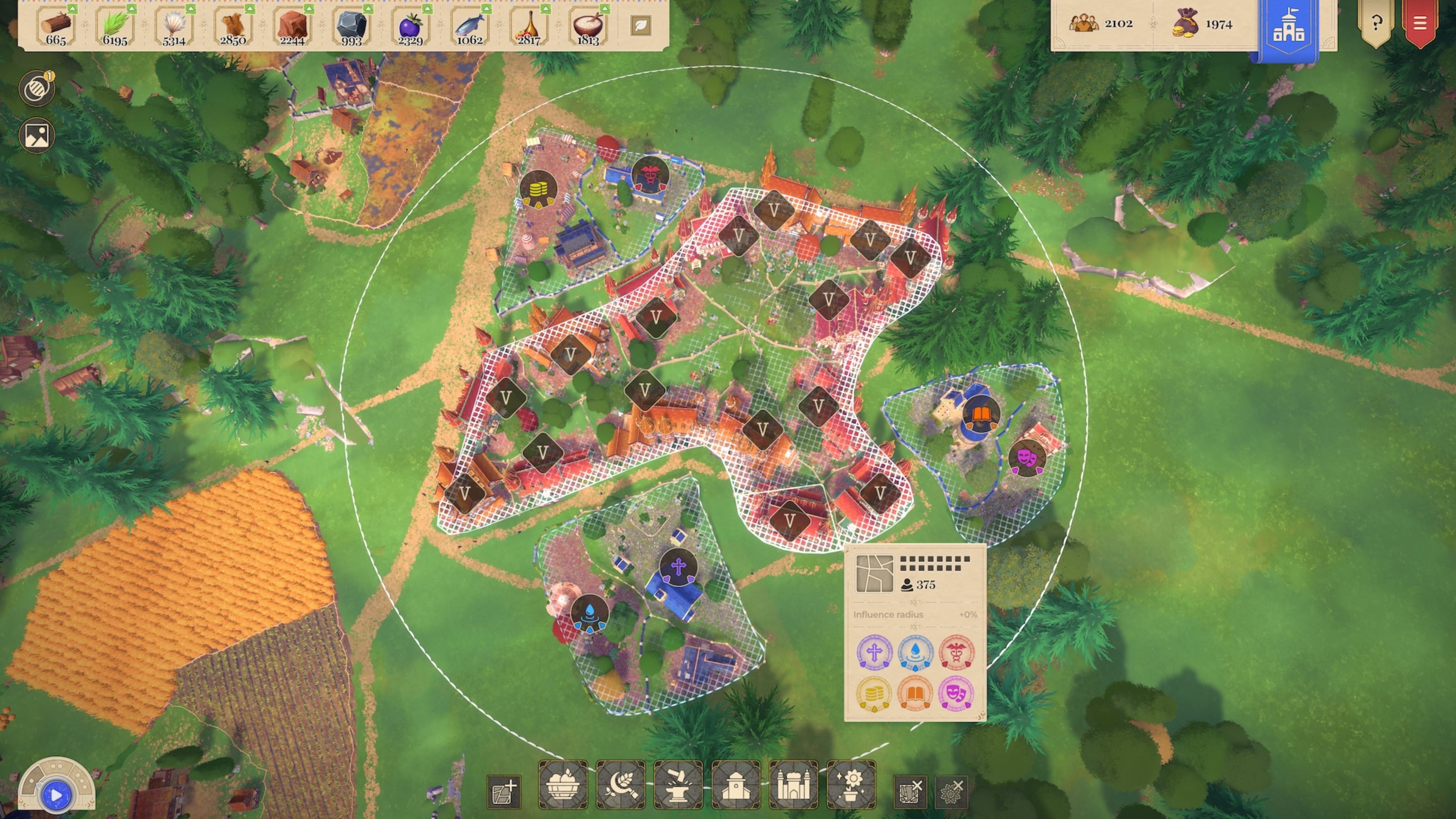Click the water well service marker
The image size is (1456, 819).
coord(590,613)
